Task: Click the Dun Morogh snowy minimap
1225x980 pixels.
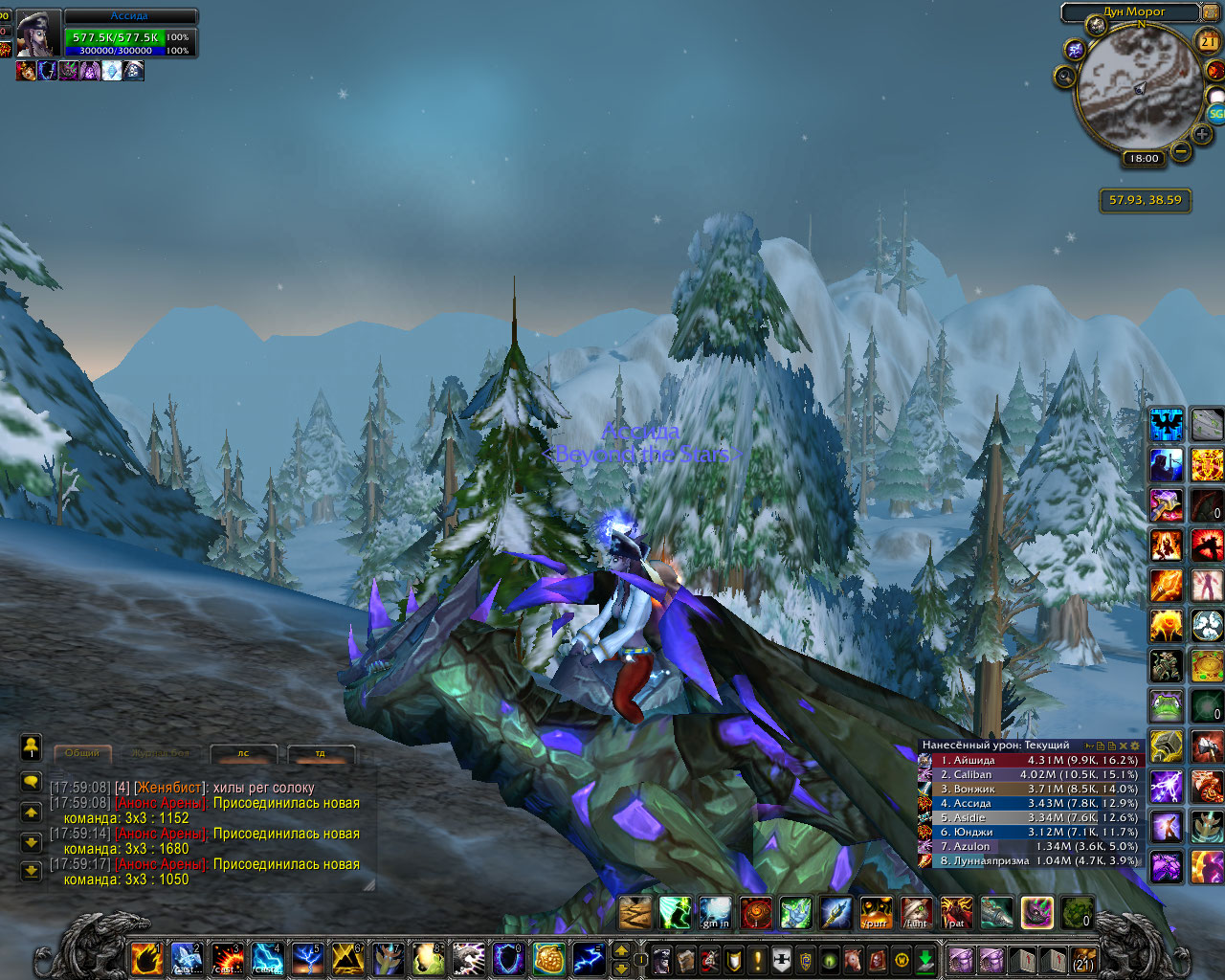Action: [x=1139, y=86]
